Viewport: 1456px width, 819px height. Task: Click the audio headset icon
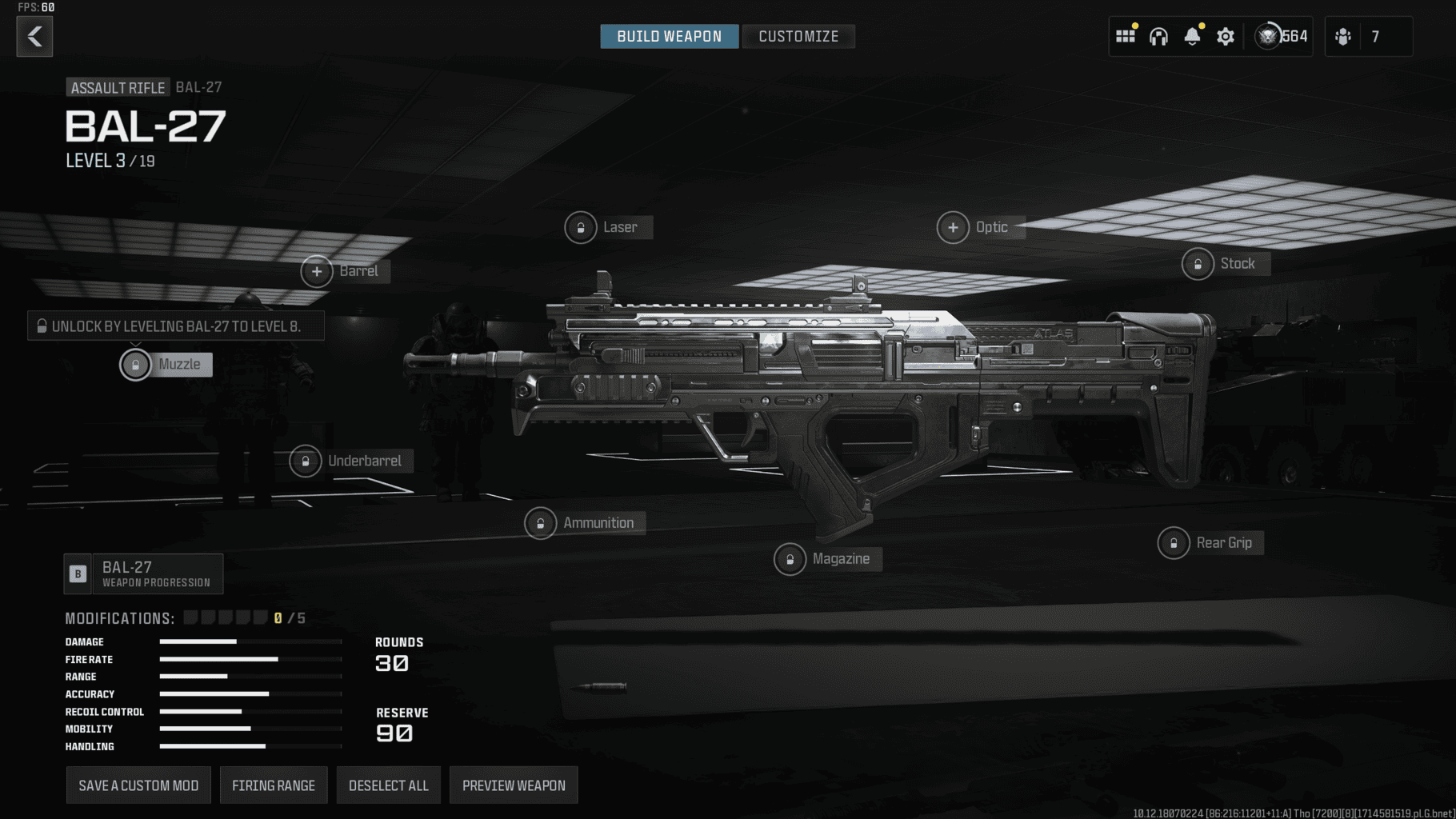coord(1159,36)
